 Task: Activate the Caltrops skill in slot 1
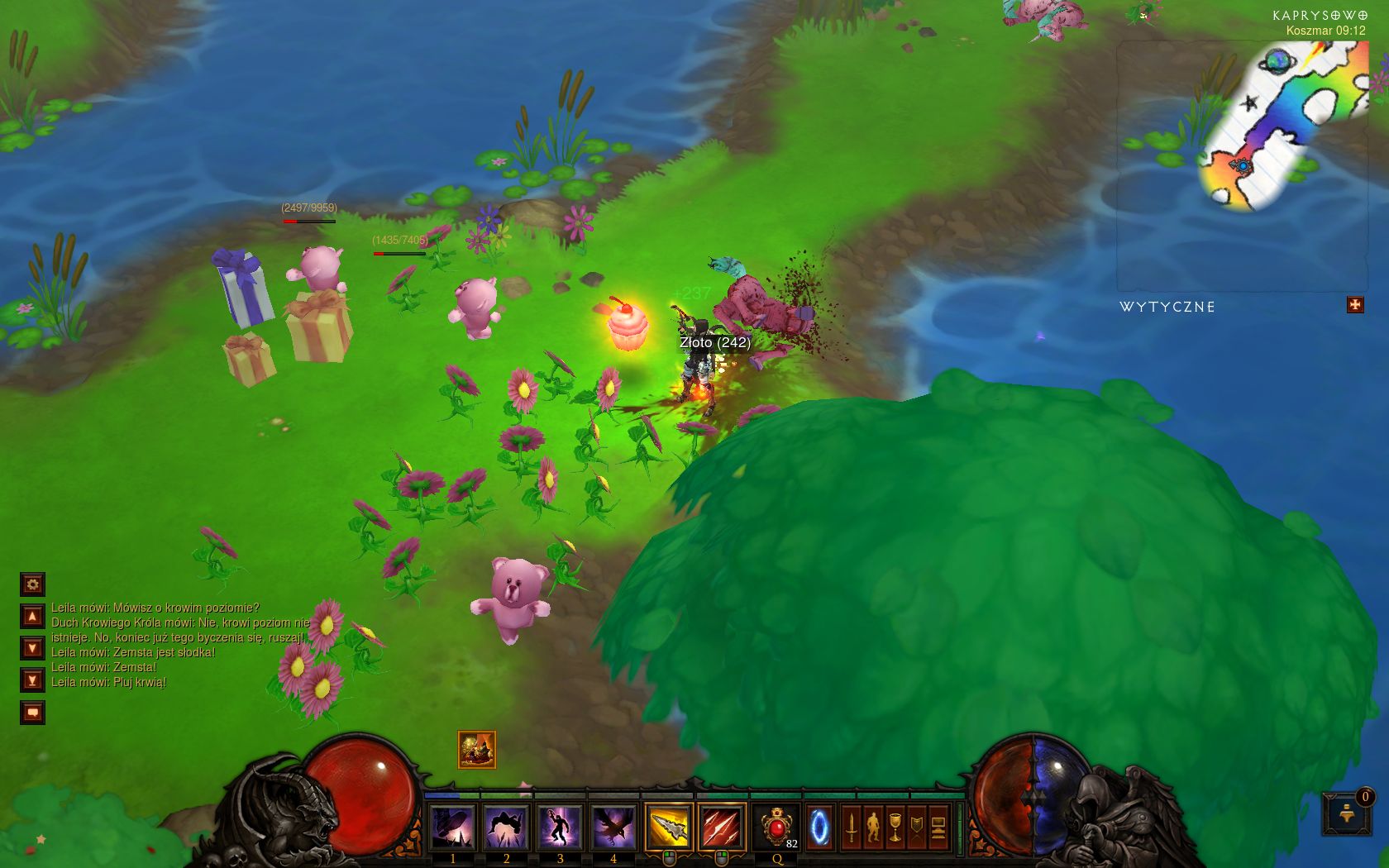coord(452,827)
